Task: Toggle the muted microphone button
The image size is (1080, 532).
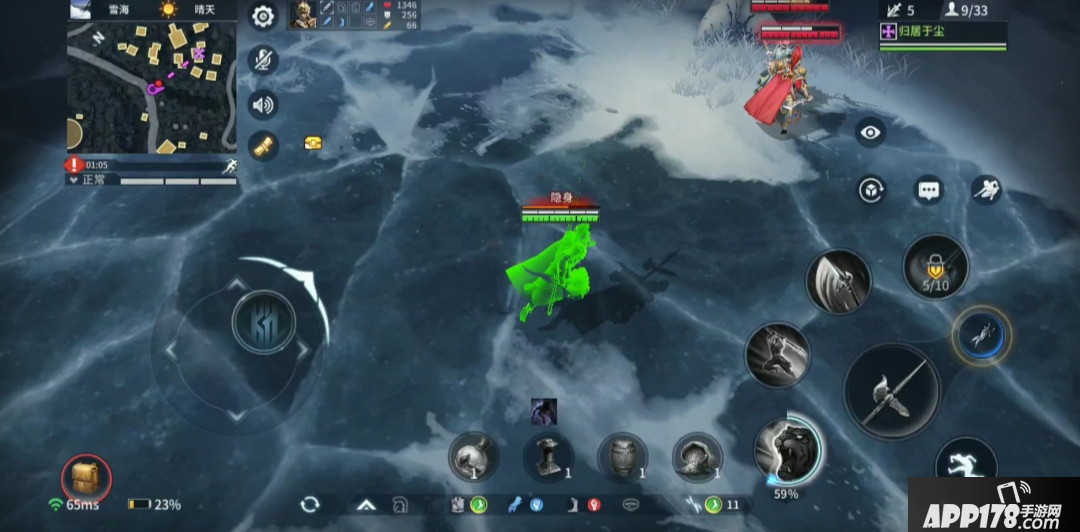Action: [x=263, y=60]
